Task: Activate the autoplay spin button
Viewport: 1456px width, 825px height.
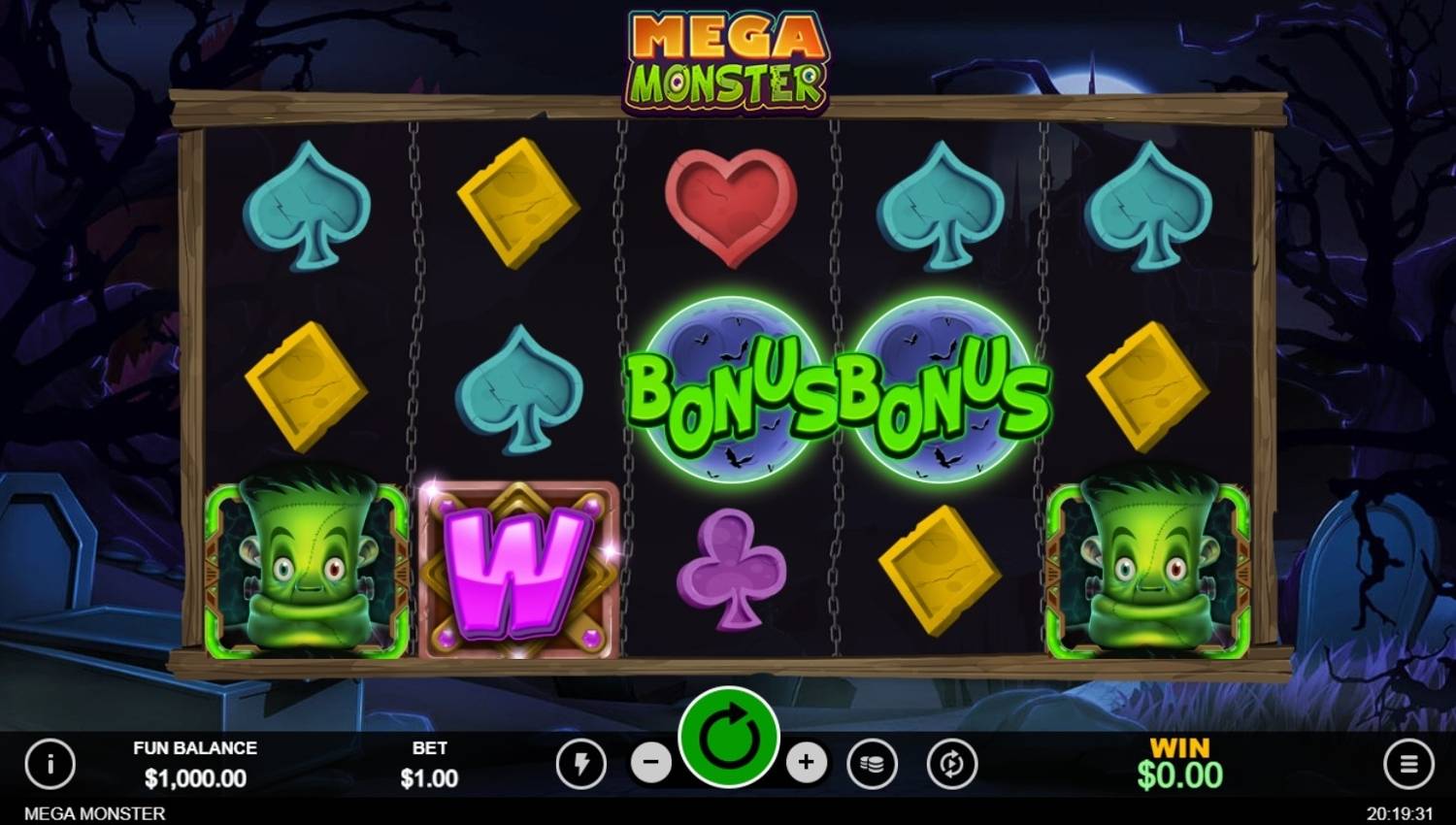Action: [x=951, y=765]
